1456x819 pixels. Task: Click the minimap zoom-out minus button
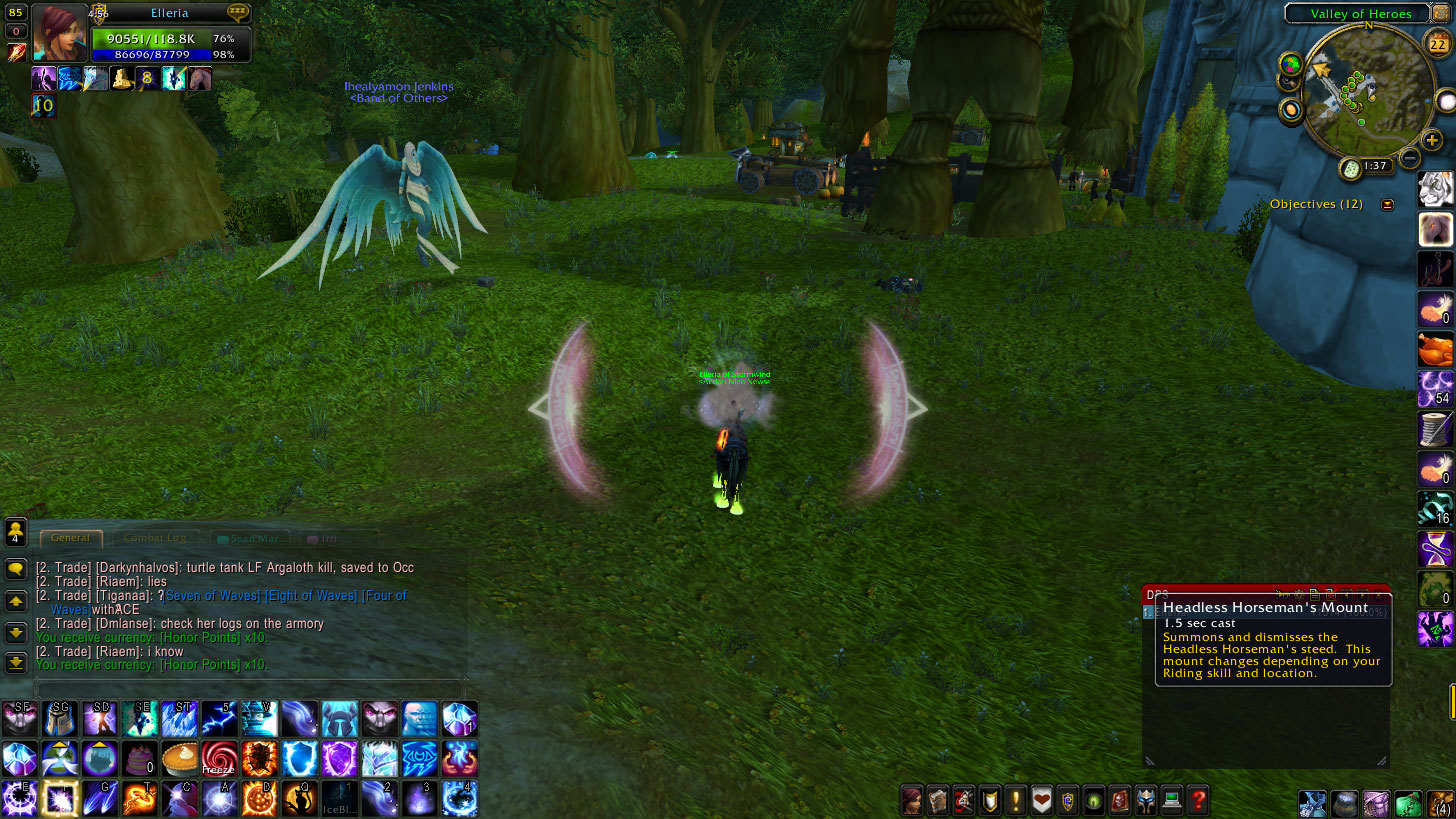click(x=1410, y=157)
